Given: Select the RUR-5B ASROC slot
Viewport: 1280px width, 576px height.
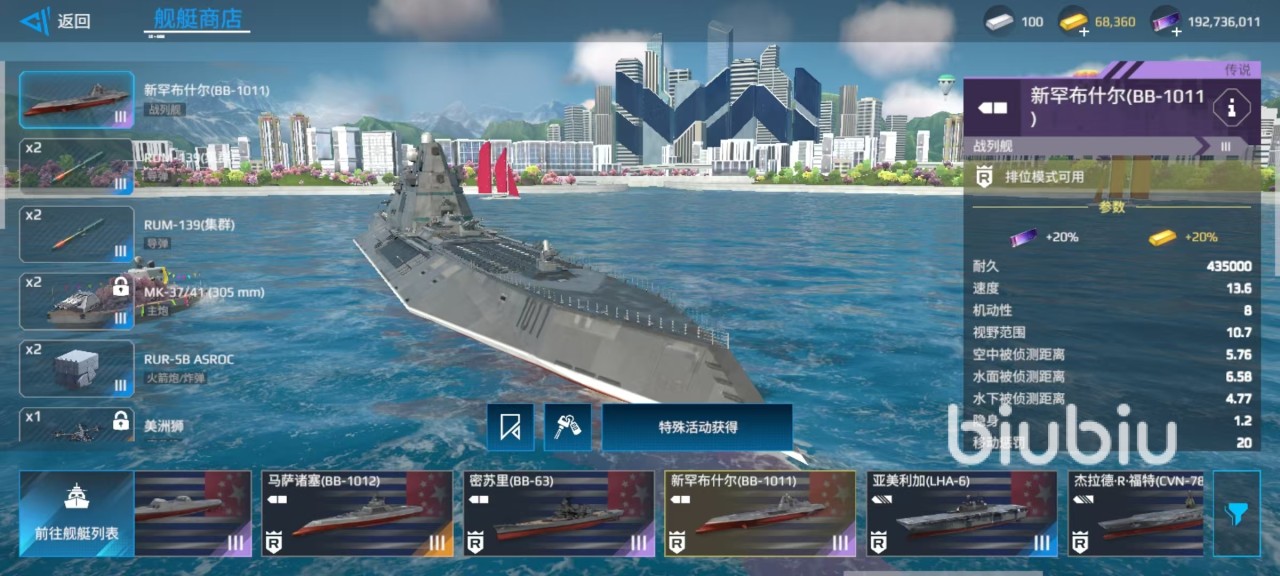Looking at the screenshot, I should click(77, 368).
